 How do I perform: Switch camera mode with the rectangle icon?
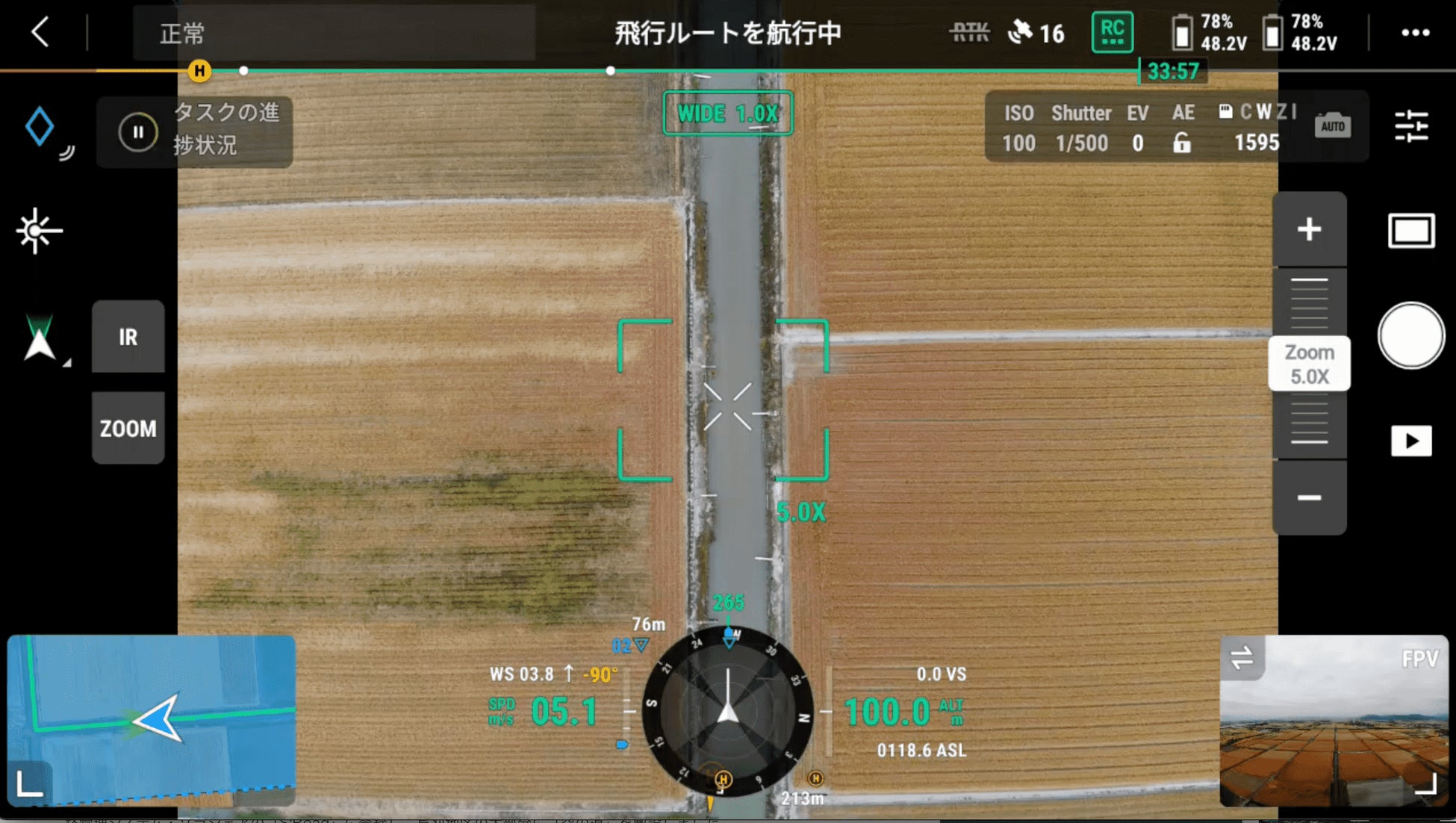click(1410, 231)
